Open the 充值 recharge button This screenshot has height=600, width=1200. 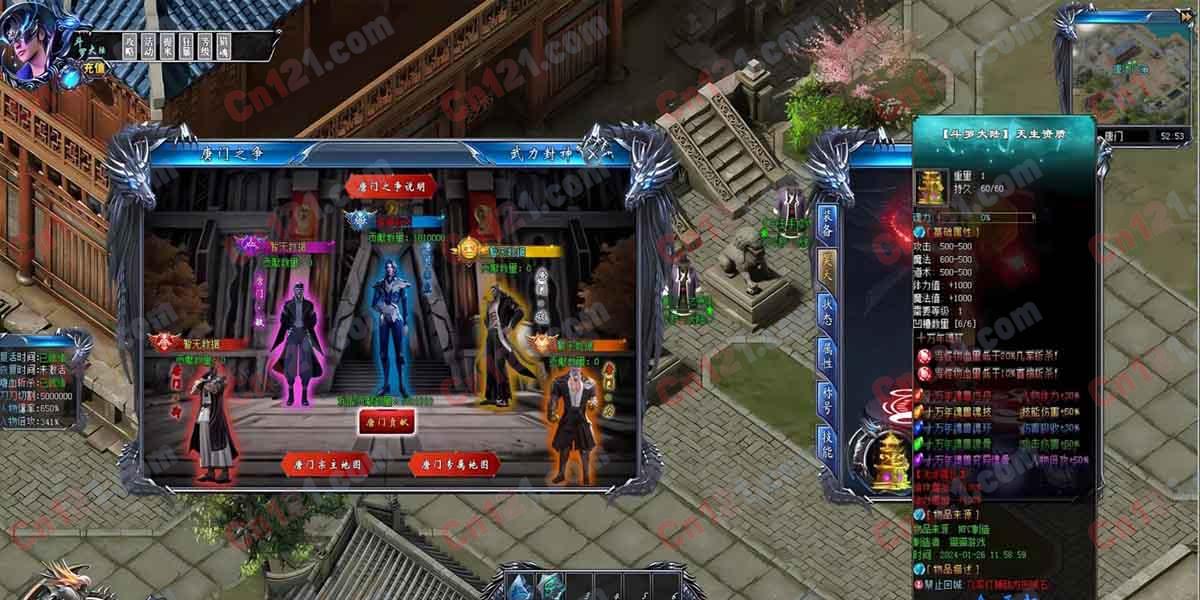93,68
